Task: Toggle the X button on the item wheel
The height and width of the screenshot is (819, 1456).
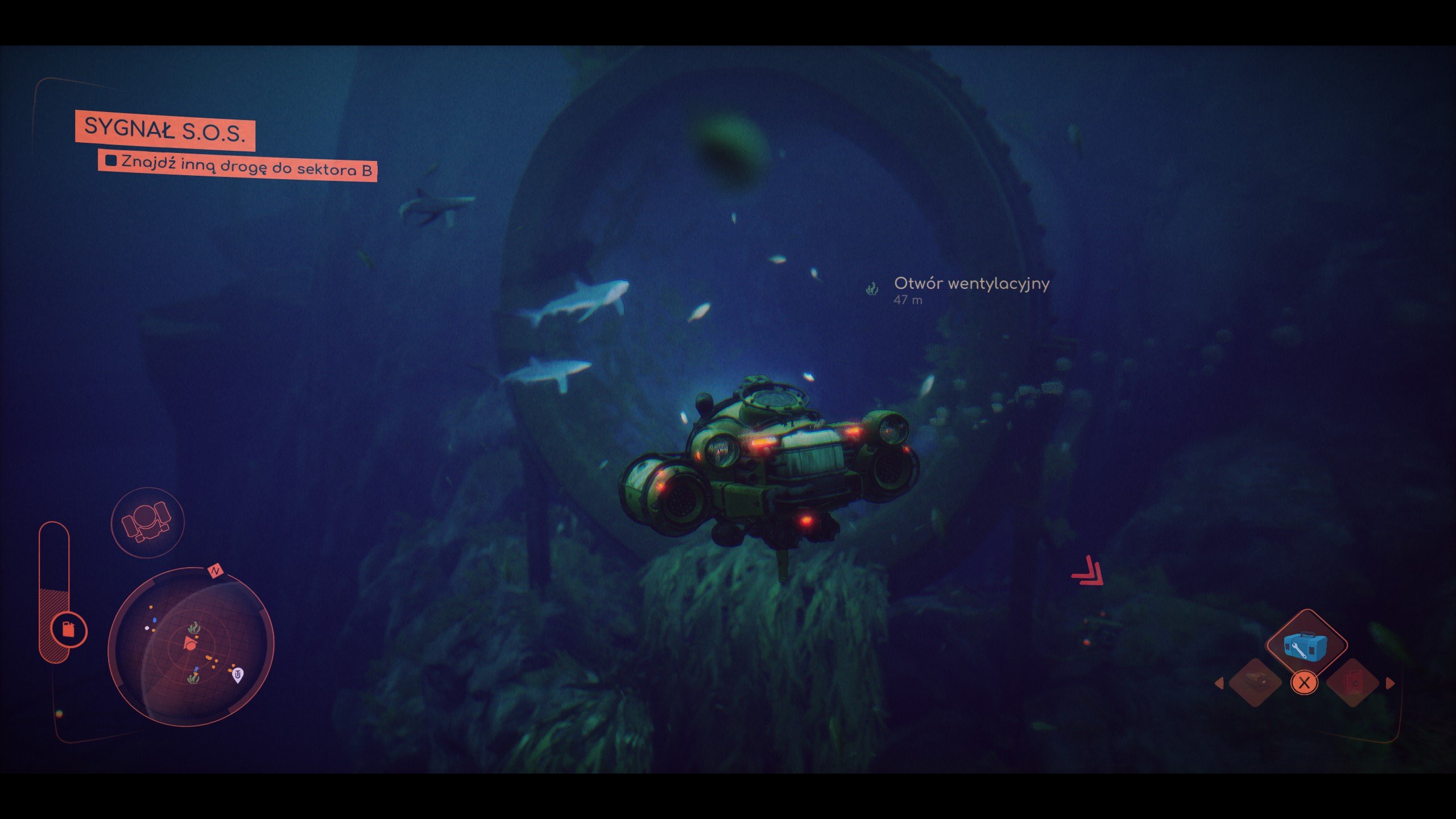Action: [1304, 684]
